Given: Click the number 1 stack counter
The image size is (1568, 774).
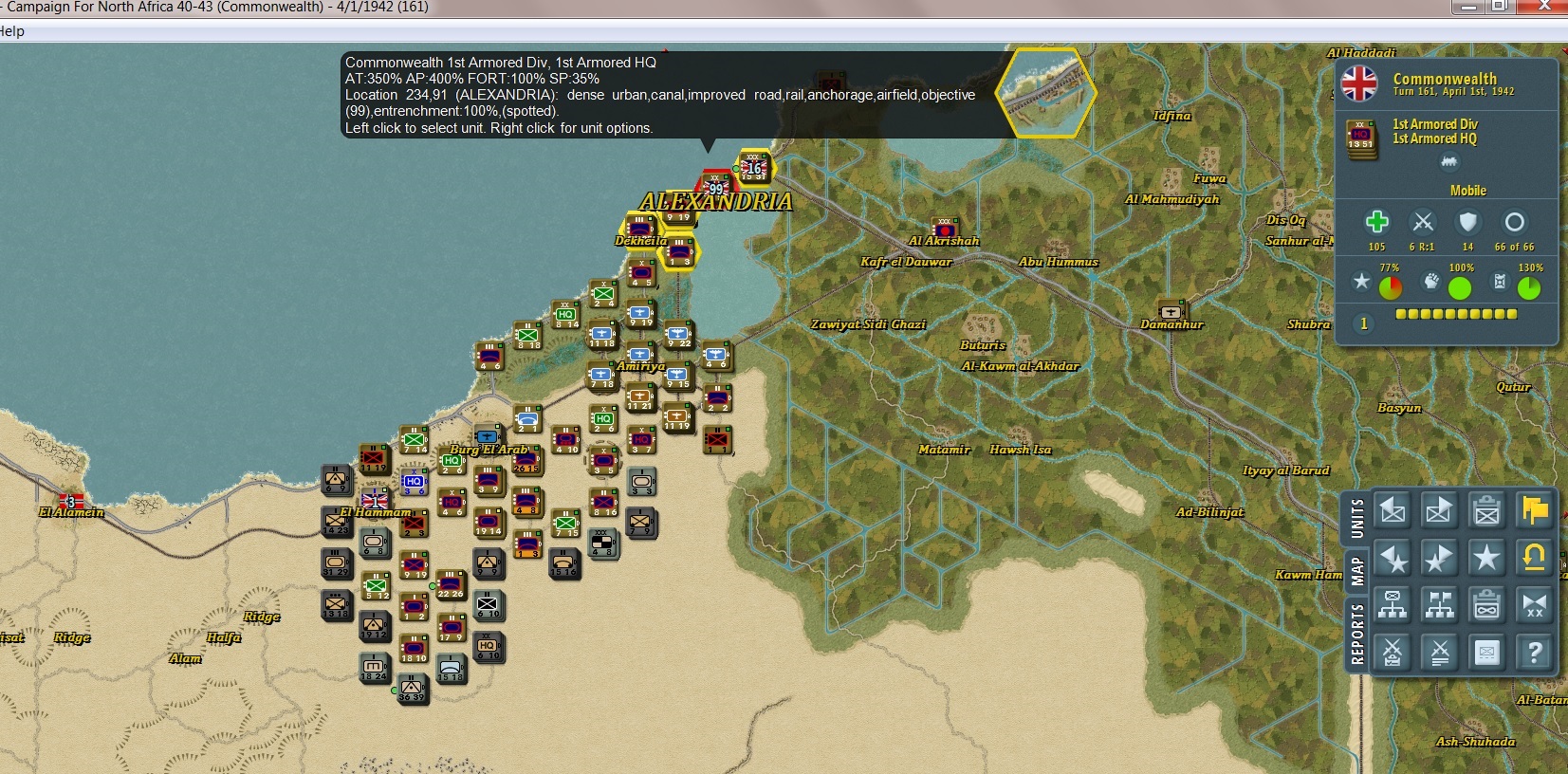Looking at the screenshot, I should [1363, 322].
